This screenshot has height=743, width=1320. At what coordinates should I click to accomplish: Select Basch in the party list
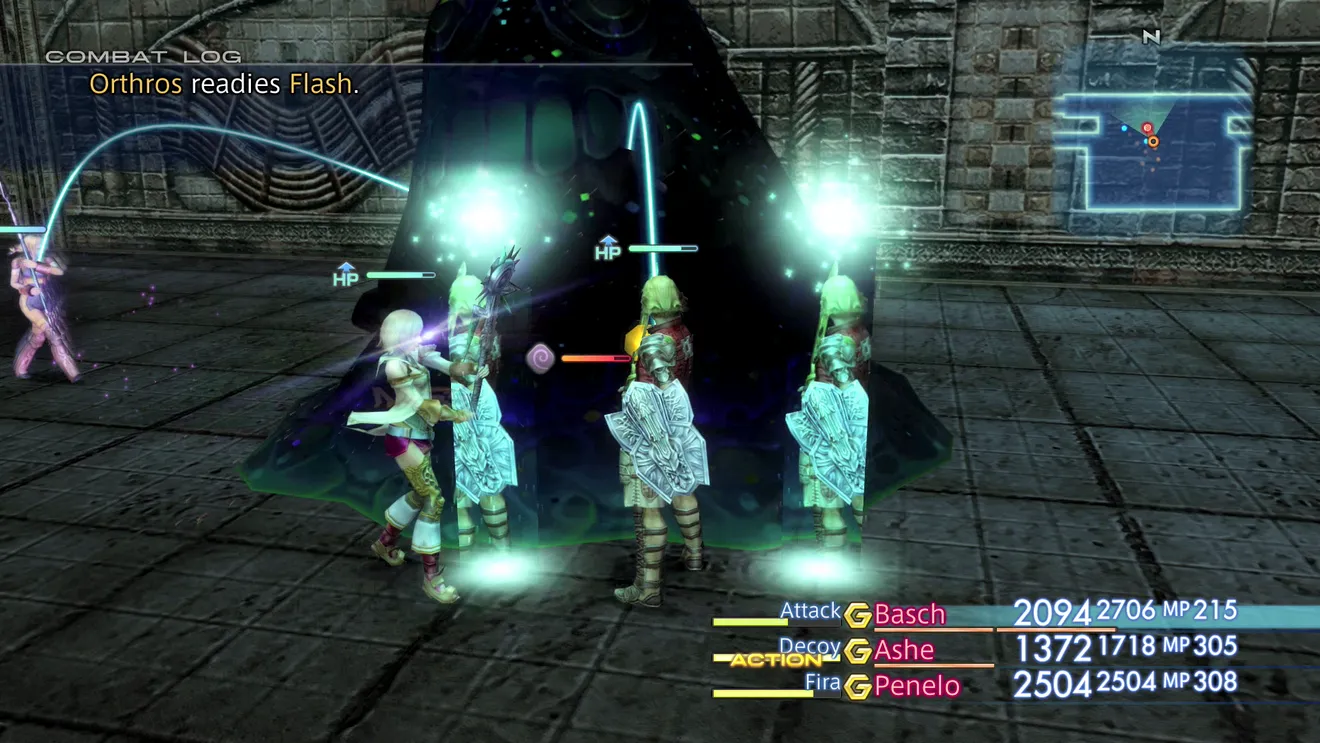coord(909,614)
